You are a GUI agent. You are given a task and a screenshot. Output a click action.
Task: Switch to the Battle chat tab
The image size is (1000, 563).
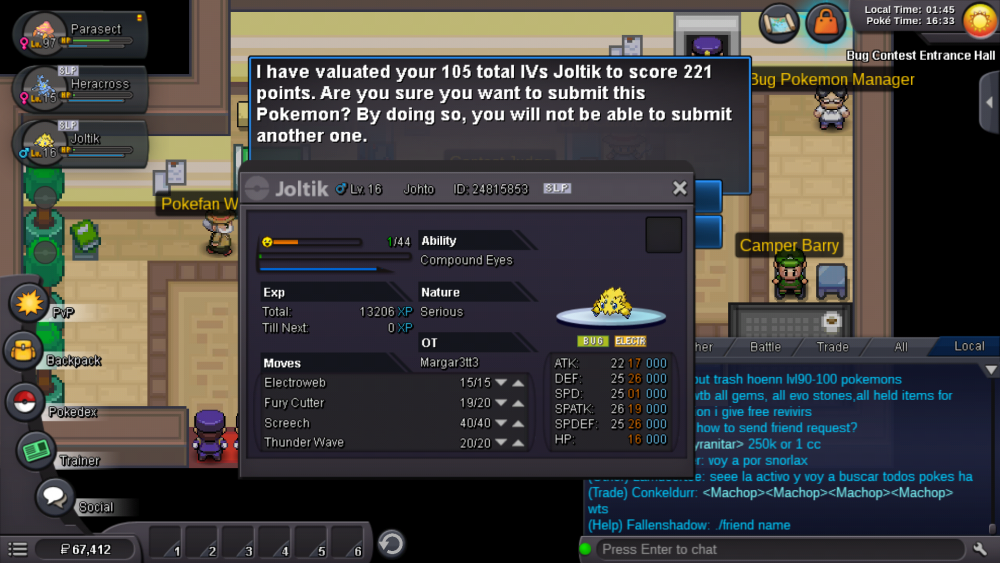(765, 346)
